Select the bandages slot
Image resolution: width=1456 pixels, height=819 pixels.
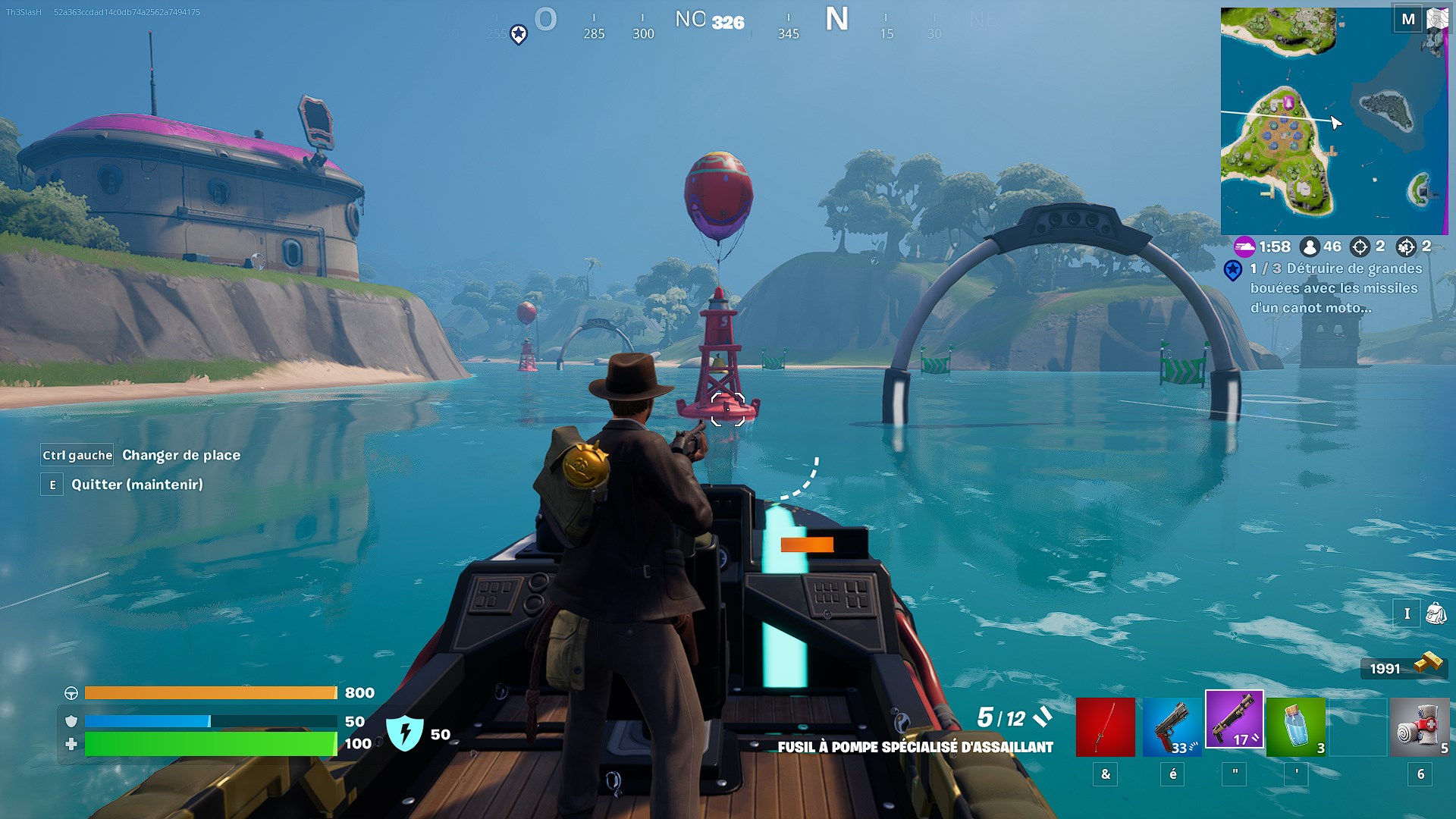(1420, 727)
